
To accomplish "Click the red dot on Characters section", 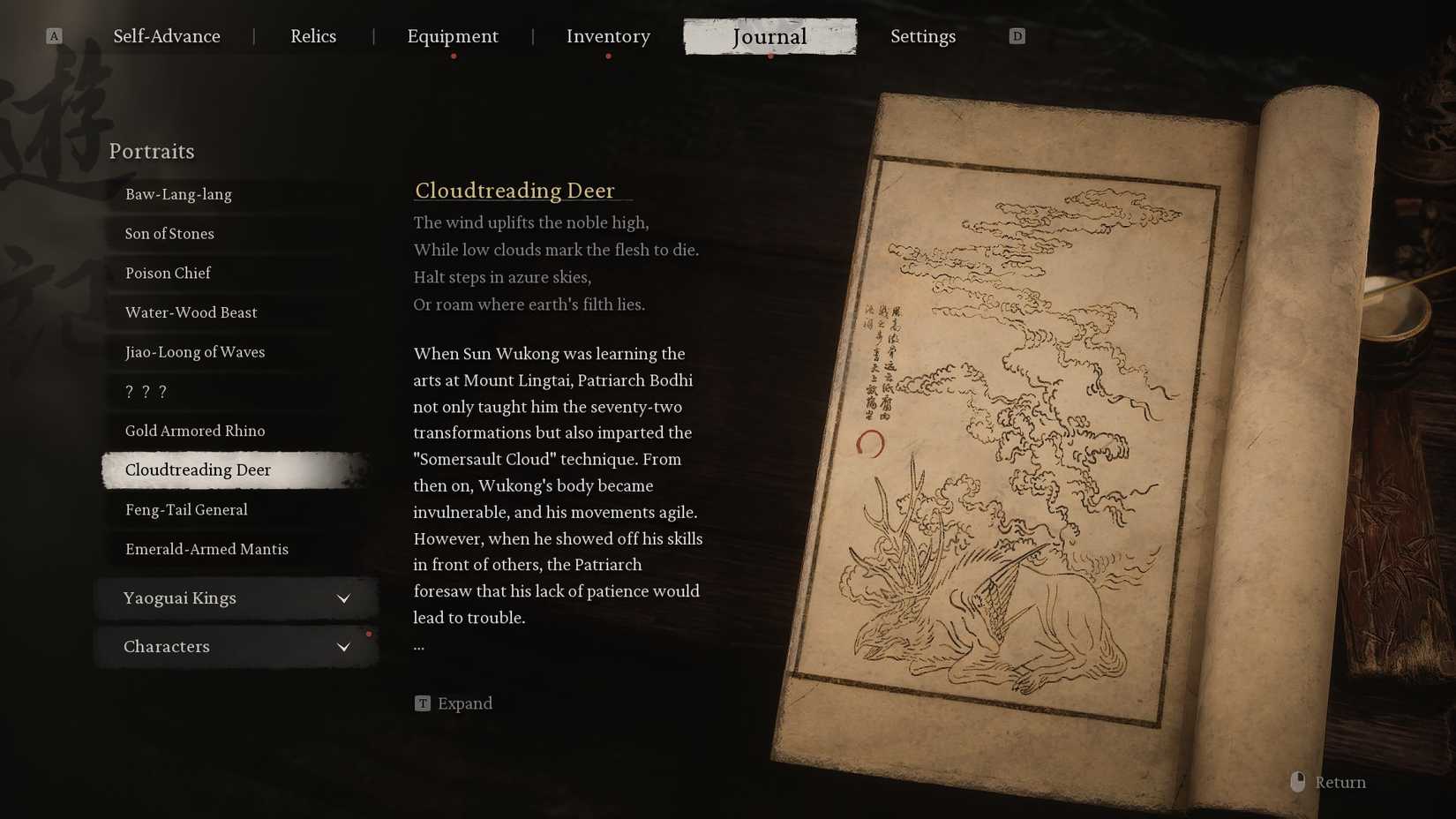I will coord(369,632).
